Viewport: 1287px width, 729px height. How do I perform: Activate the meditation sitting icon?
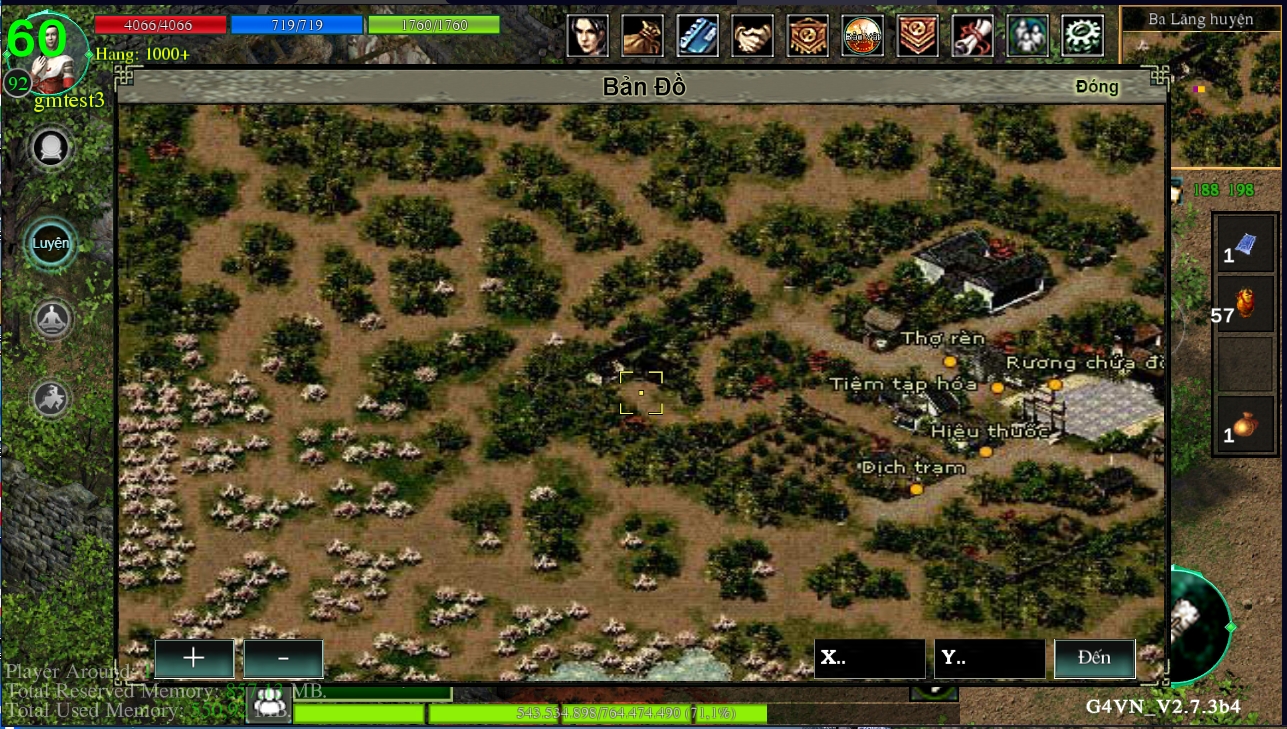coord(49,321)
